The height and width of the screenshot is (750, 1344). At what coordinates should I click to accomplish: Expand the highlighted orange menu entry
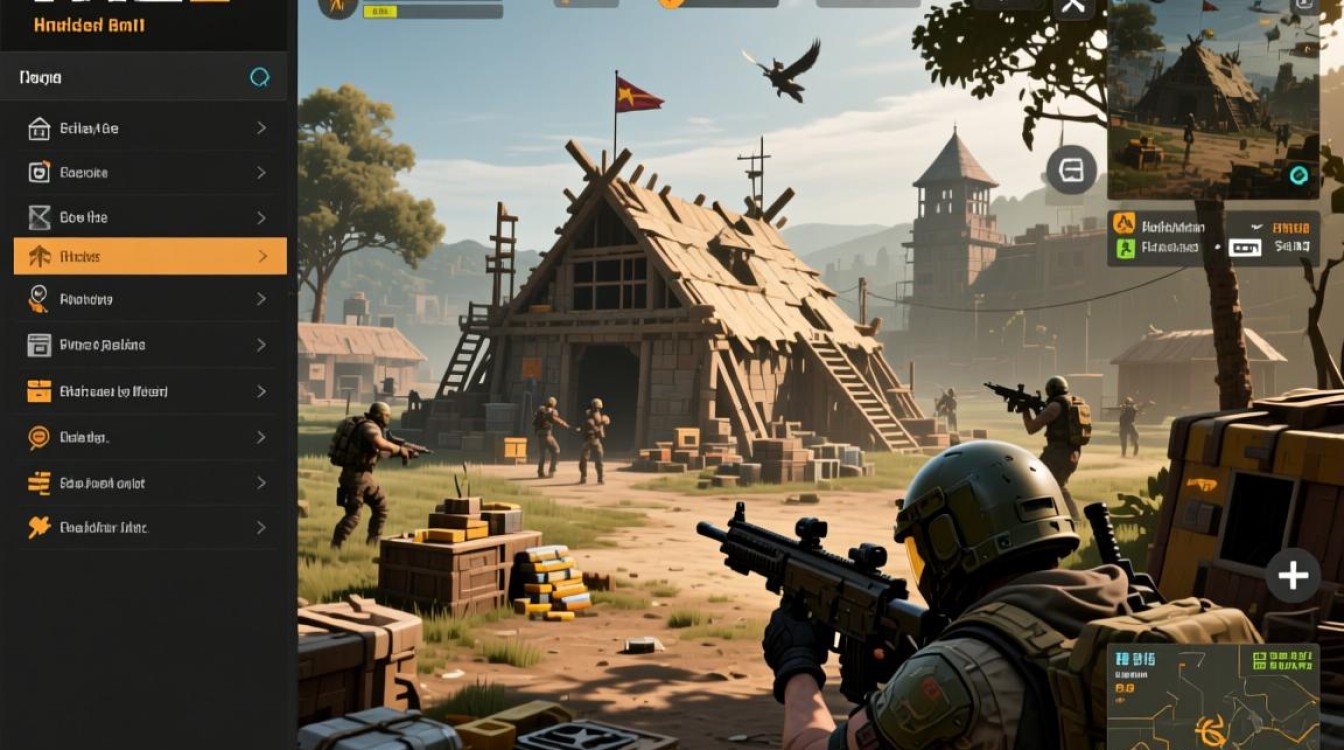pyautogui.click(x=263, y=256)
